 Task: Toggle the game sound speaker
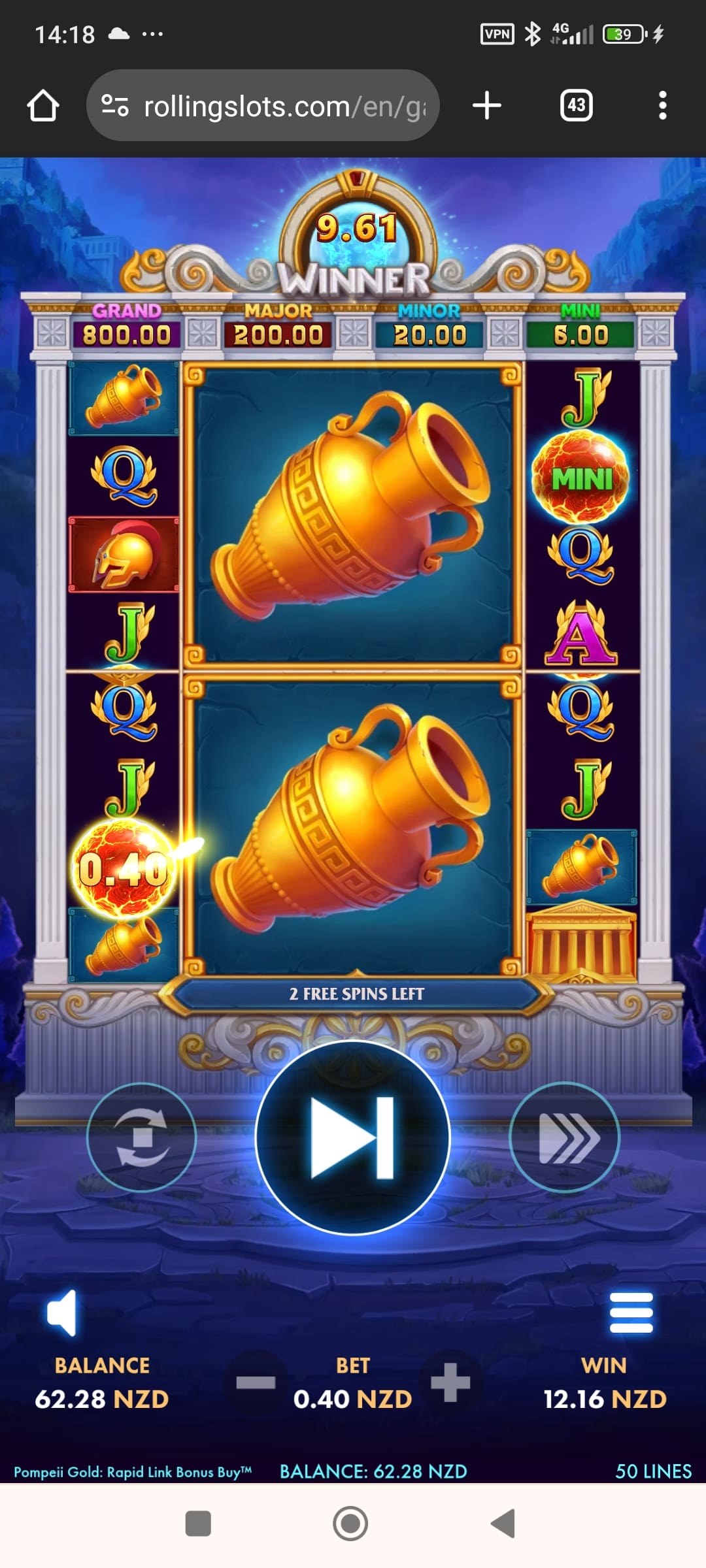click(62, 1313)
